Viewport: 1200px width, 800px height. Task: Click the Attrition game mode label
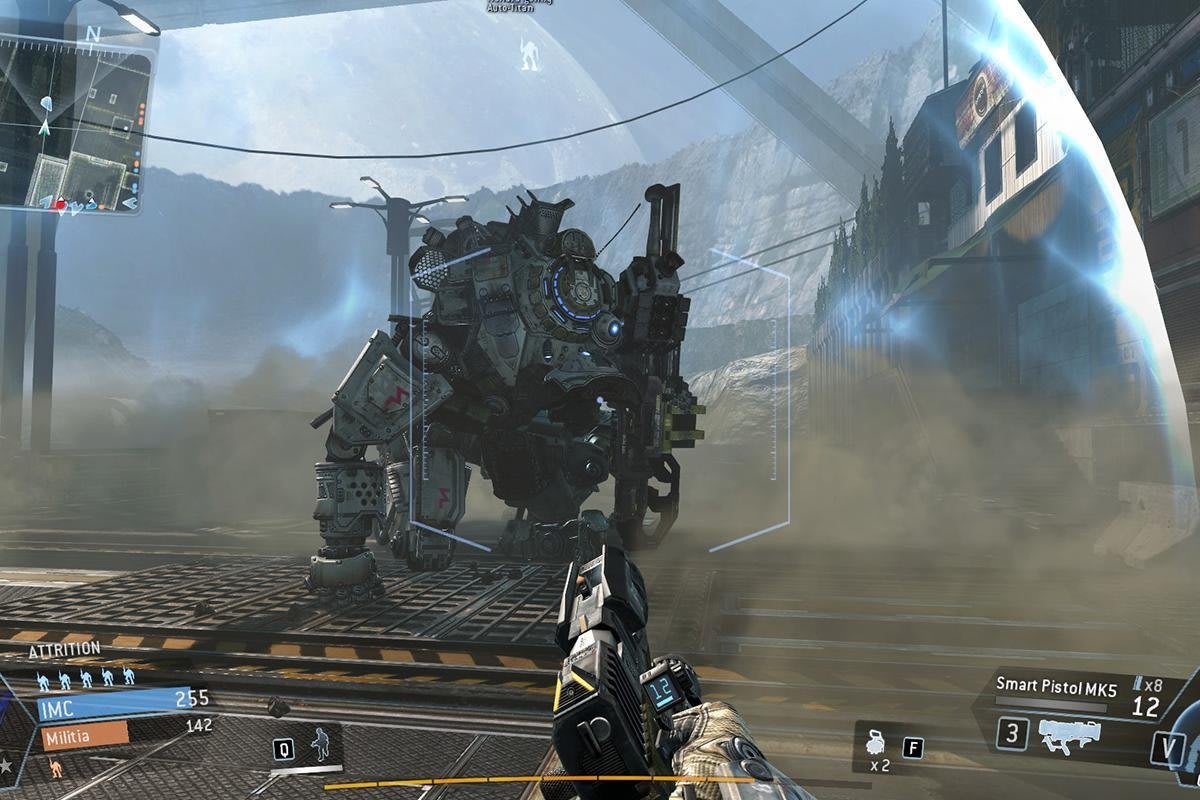pos(64,649)
